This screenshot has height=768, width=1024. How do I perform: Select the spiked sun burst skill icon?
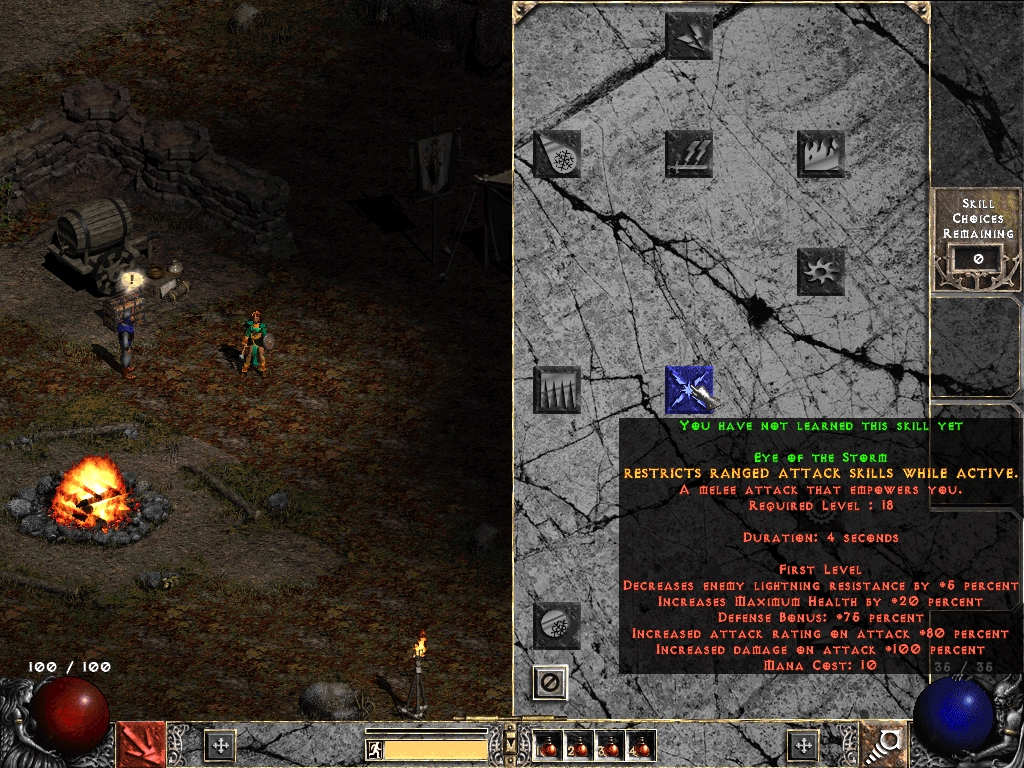(x=821, y=272)
